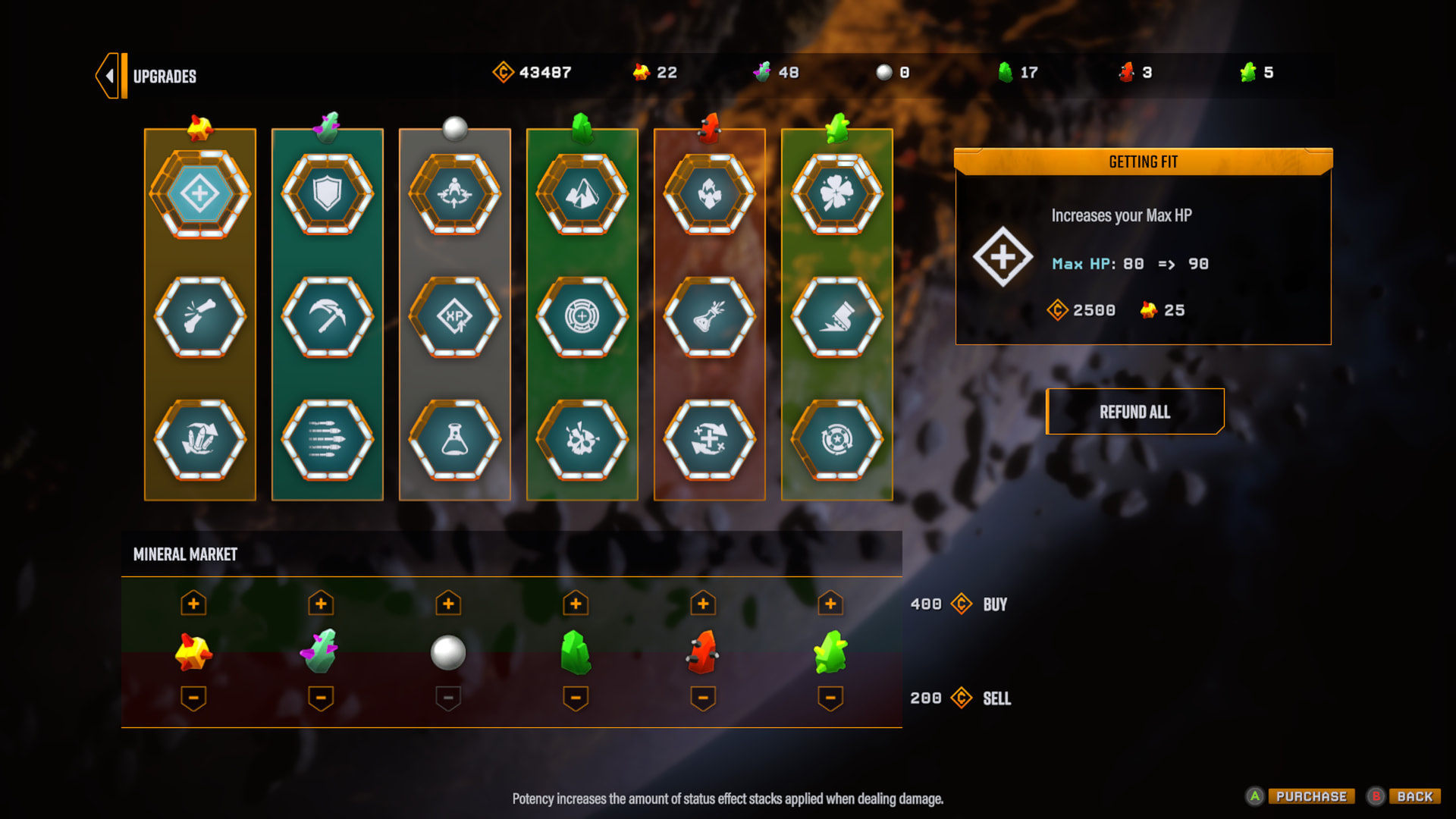Choose the four-leaf clover luck upgrade
The height and width of the screenshot is (819, 1456).
(x=837, y=194)
